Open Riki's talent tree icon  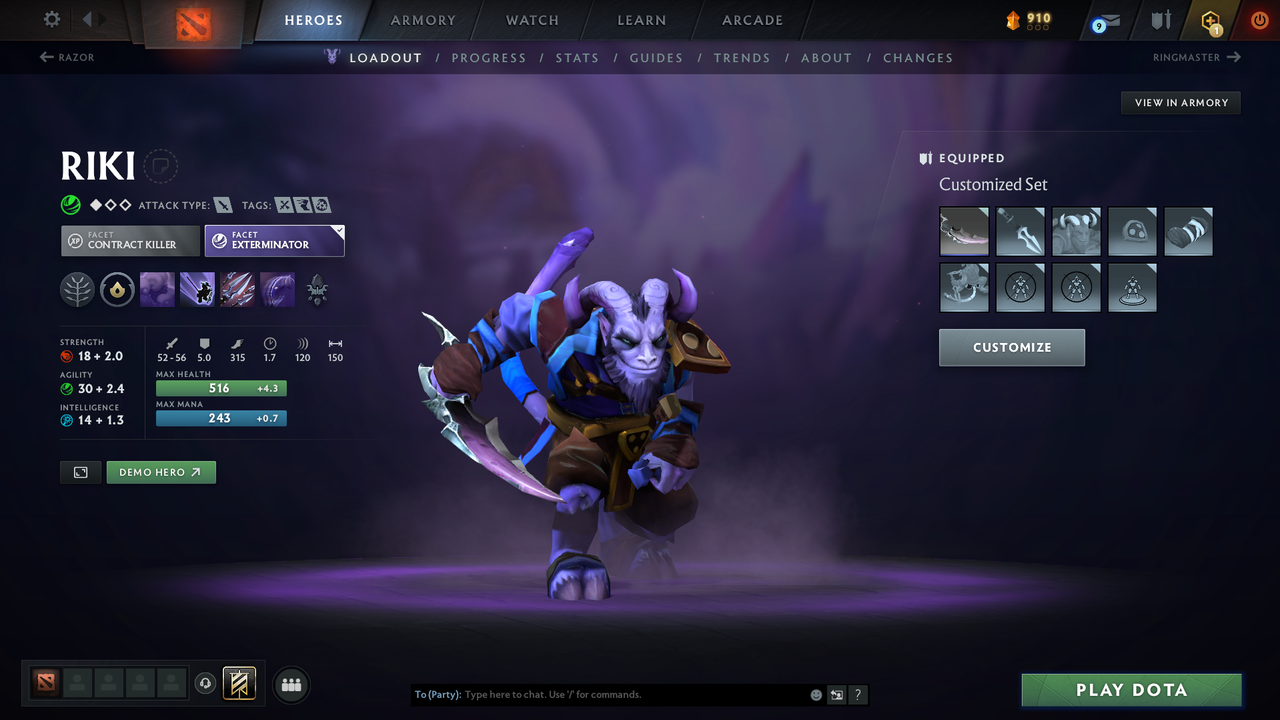77,290
